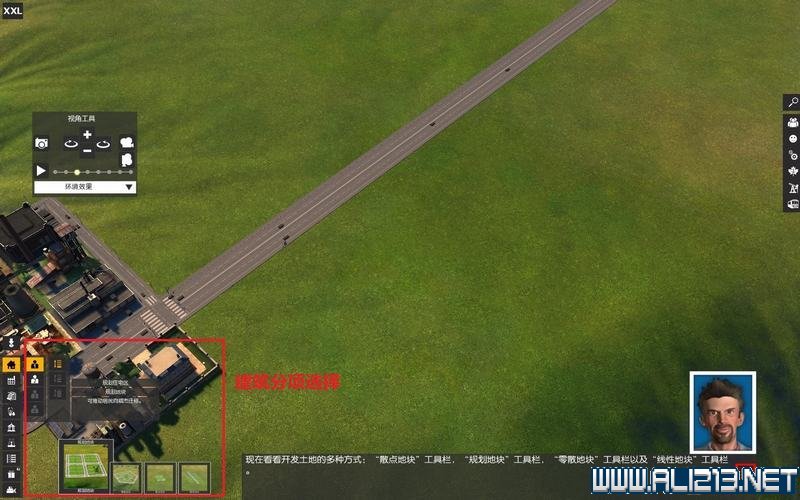
Task: Zoom out with the minus button
Action: point(87,150)
